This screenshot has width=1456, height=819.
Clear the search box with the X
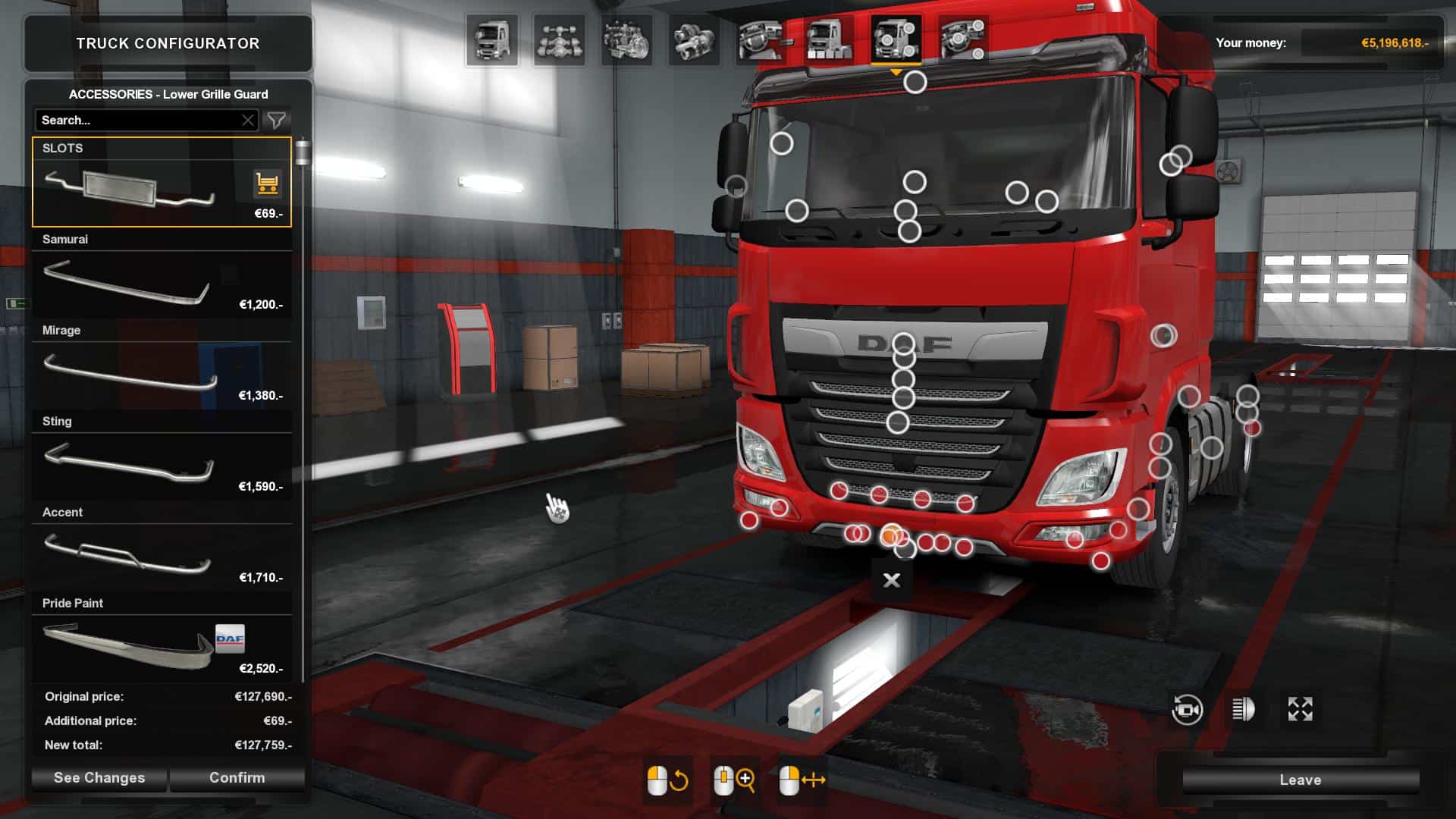(x=248, y=120)
